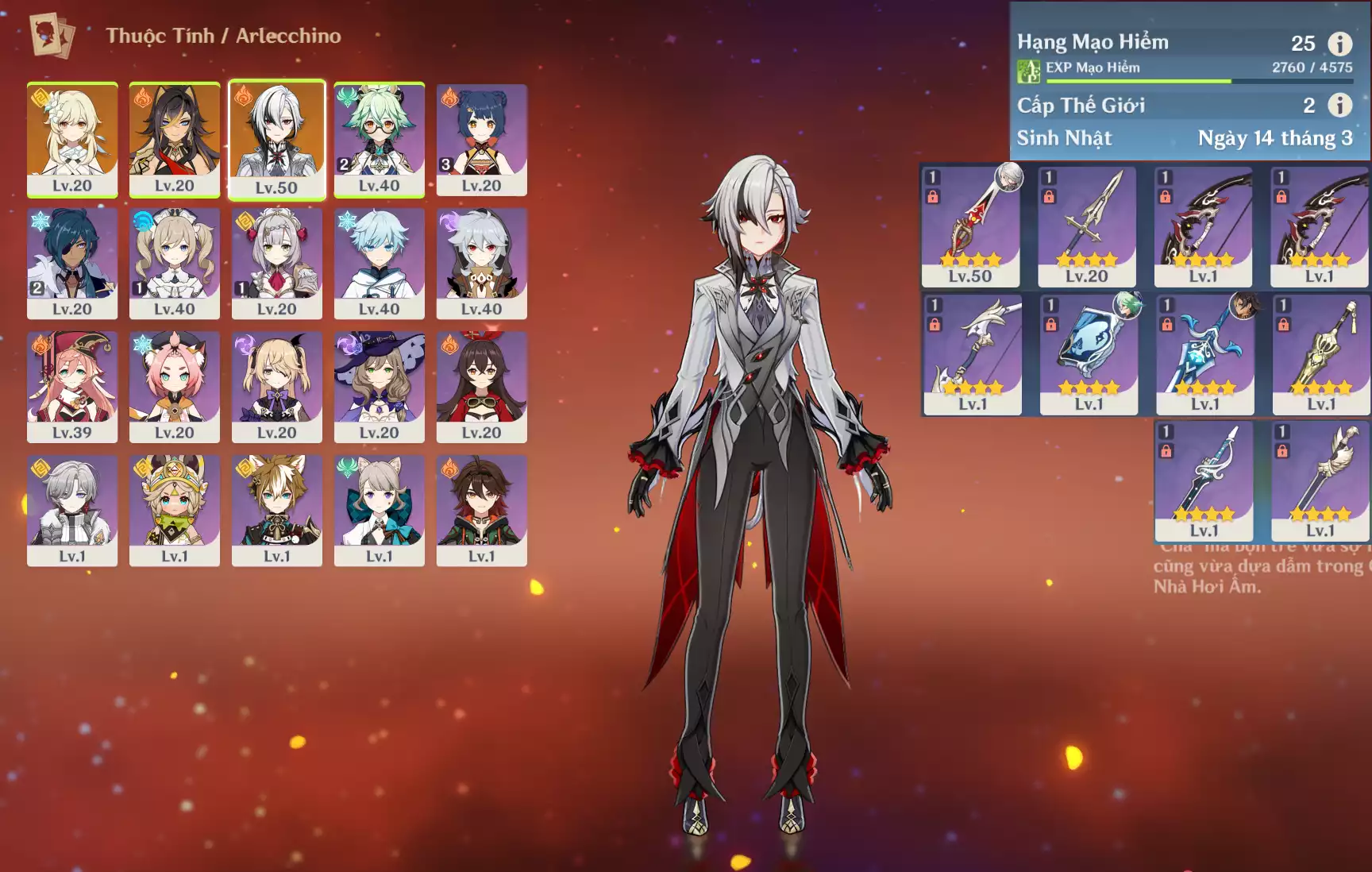
Task: Select Barbara's character card
Action: click(175, 262)
